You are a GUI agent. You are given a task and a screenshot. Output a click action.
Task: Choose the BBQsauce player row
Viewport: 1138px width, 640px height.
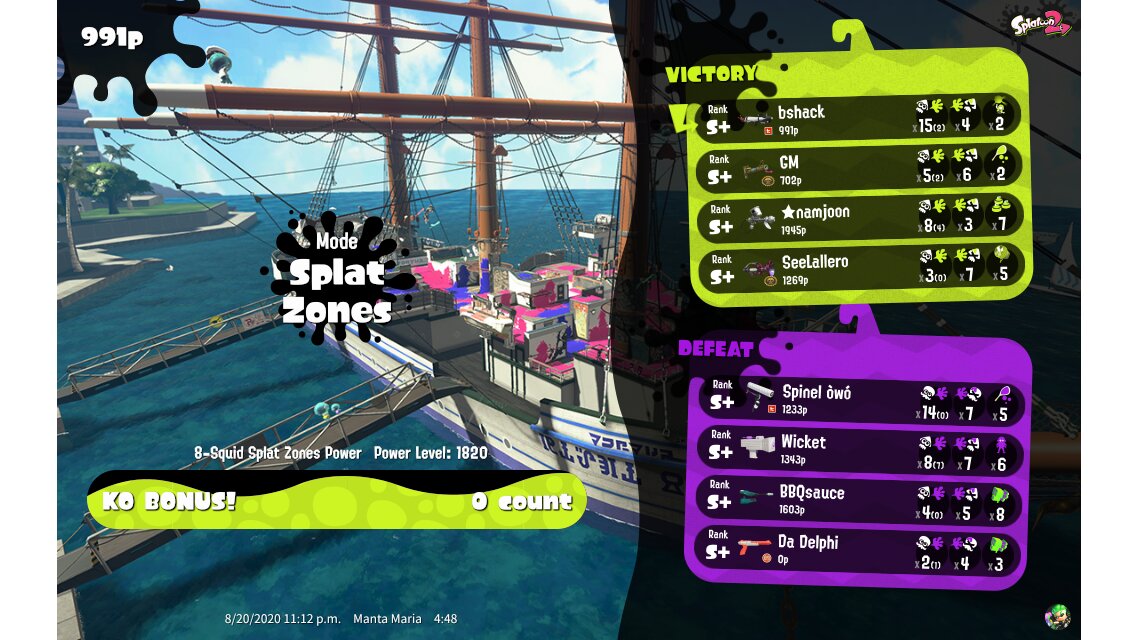click(860, 498)
